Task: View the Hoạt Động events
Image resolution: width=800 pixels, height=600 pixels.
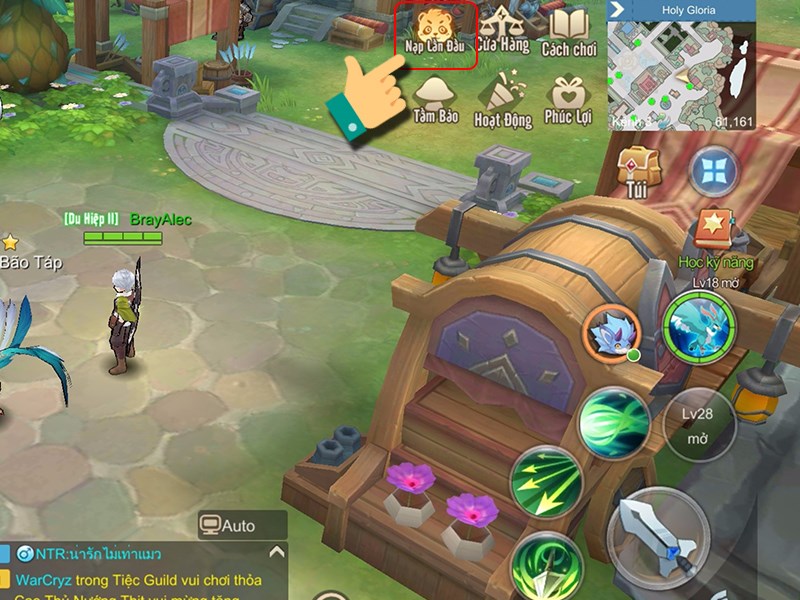Action: 501,102
